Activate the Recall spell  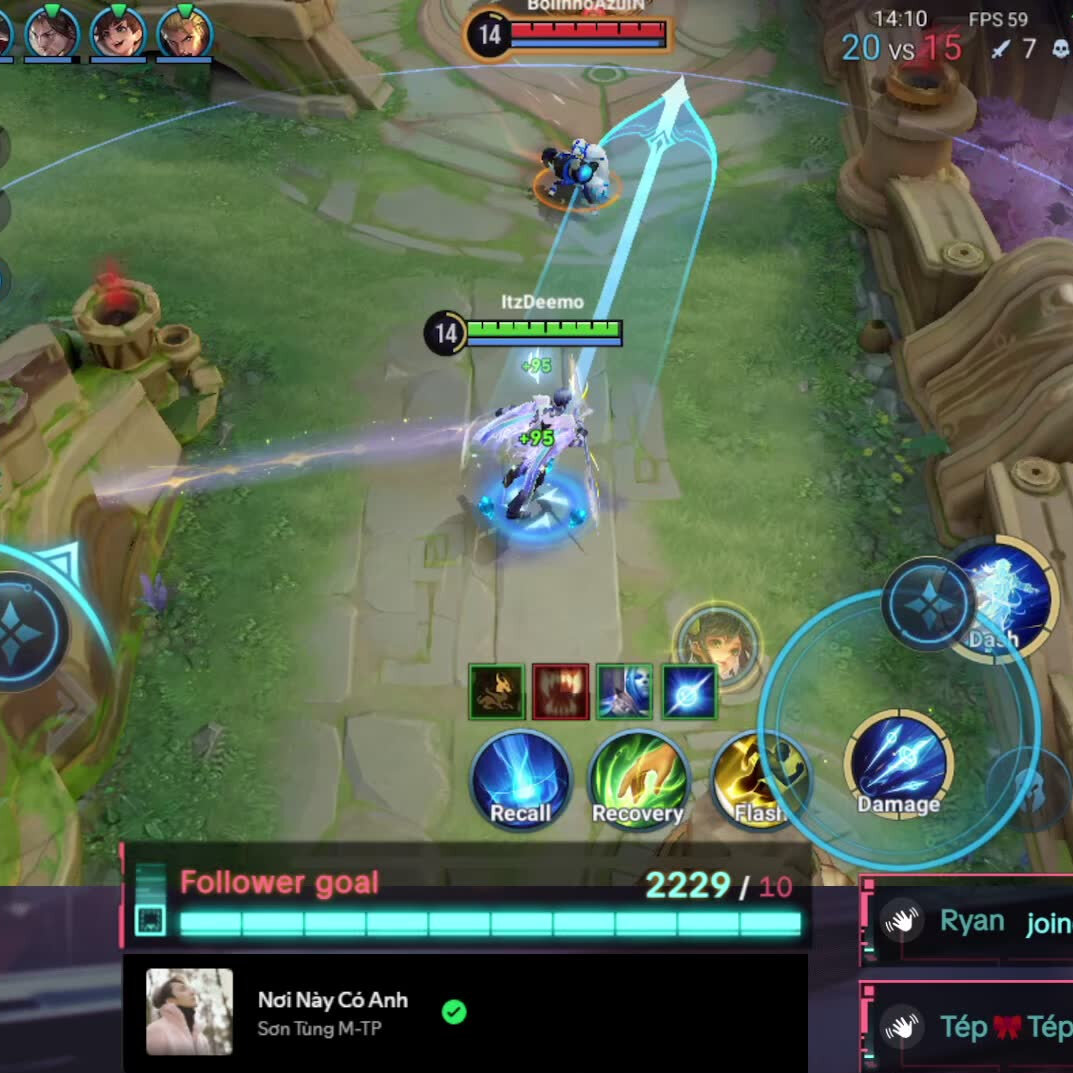(x=521, y=781)
